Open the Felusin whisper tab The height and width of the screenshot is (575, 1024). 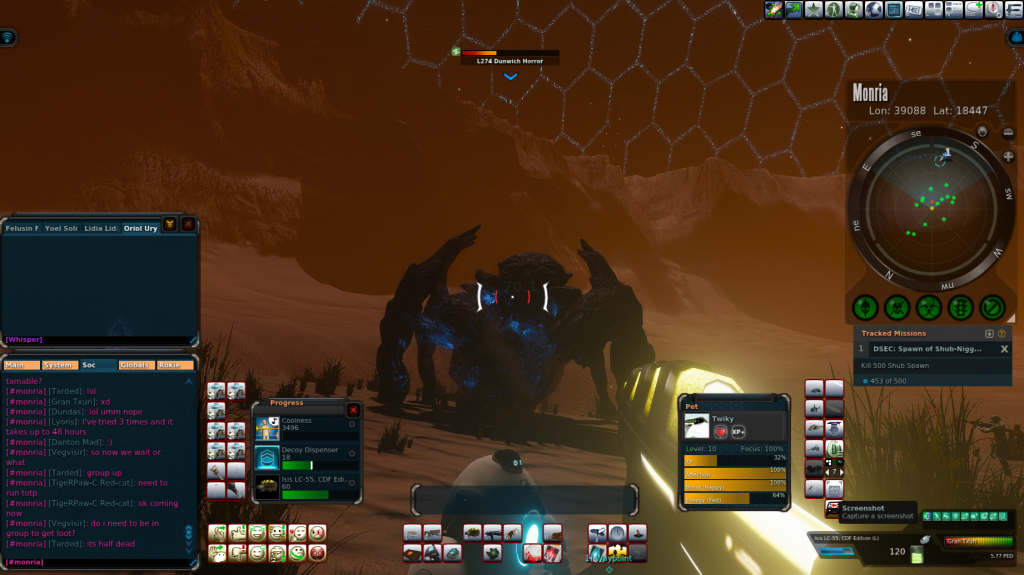coord(22,228)
